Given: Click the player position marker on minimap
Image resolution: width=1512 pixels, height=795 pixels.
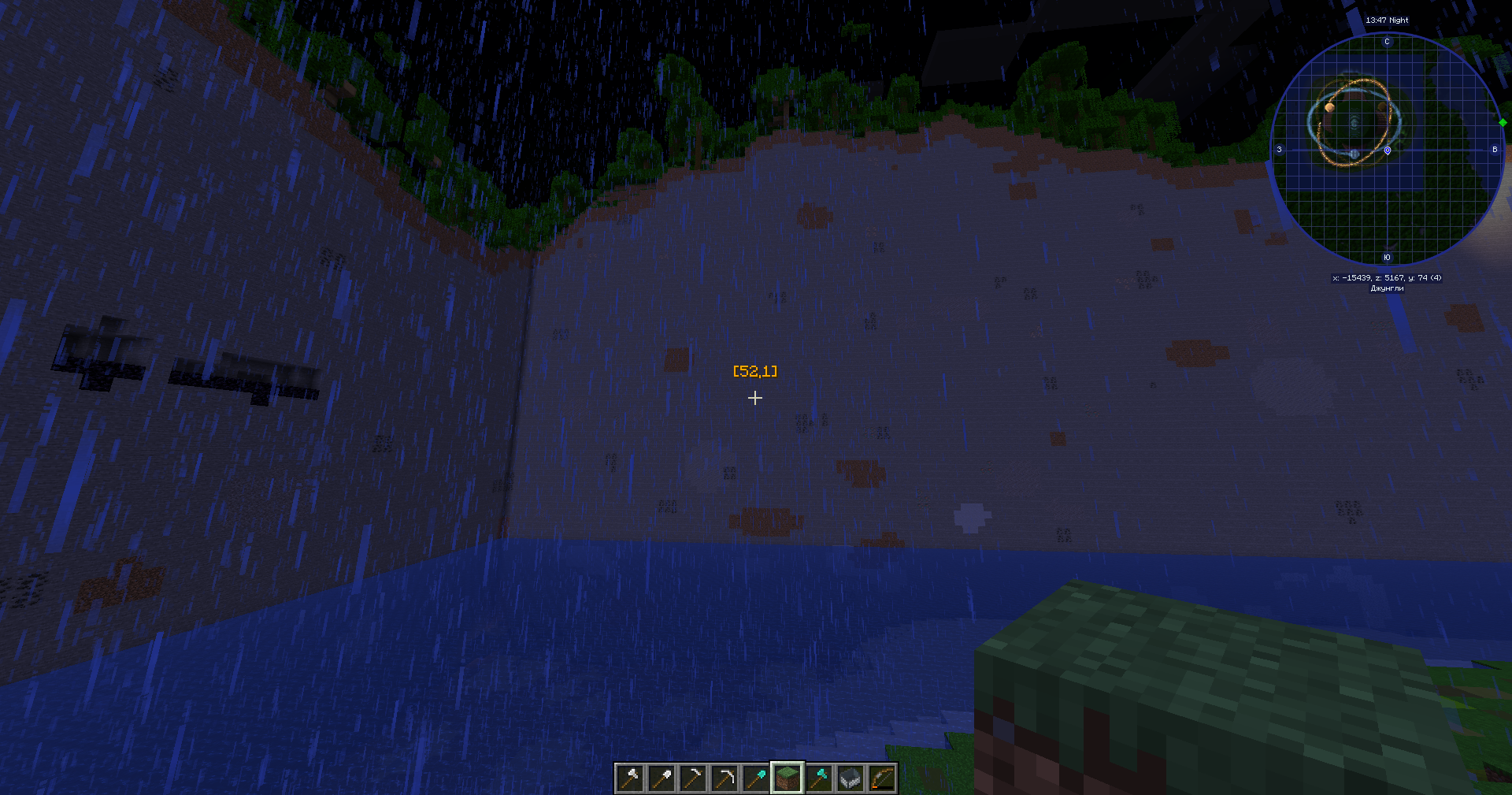Looking at the screenshot, I should pos(1387,150).
